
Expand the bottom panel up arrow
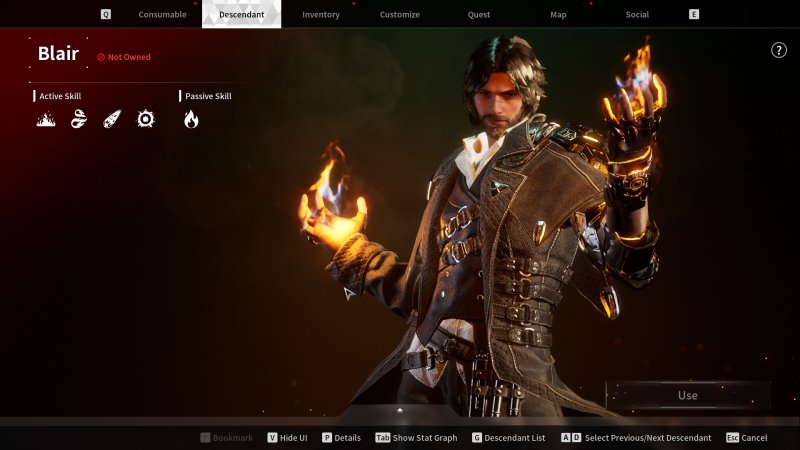coord(400,410)
